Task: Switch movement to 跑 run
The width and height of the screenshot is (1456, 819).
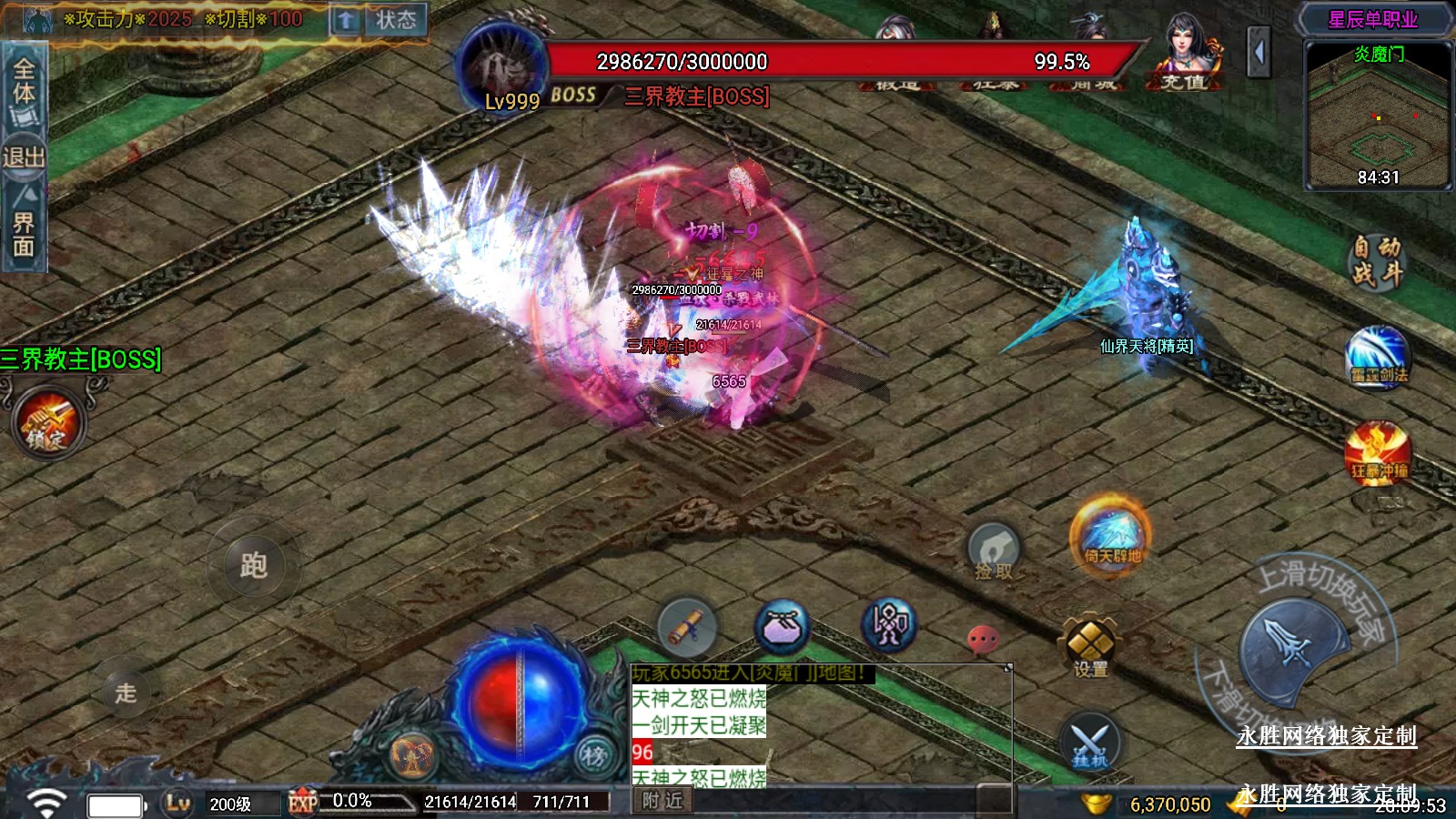Action: [x=253, y=566]
